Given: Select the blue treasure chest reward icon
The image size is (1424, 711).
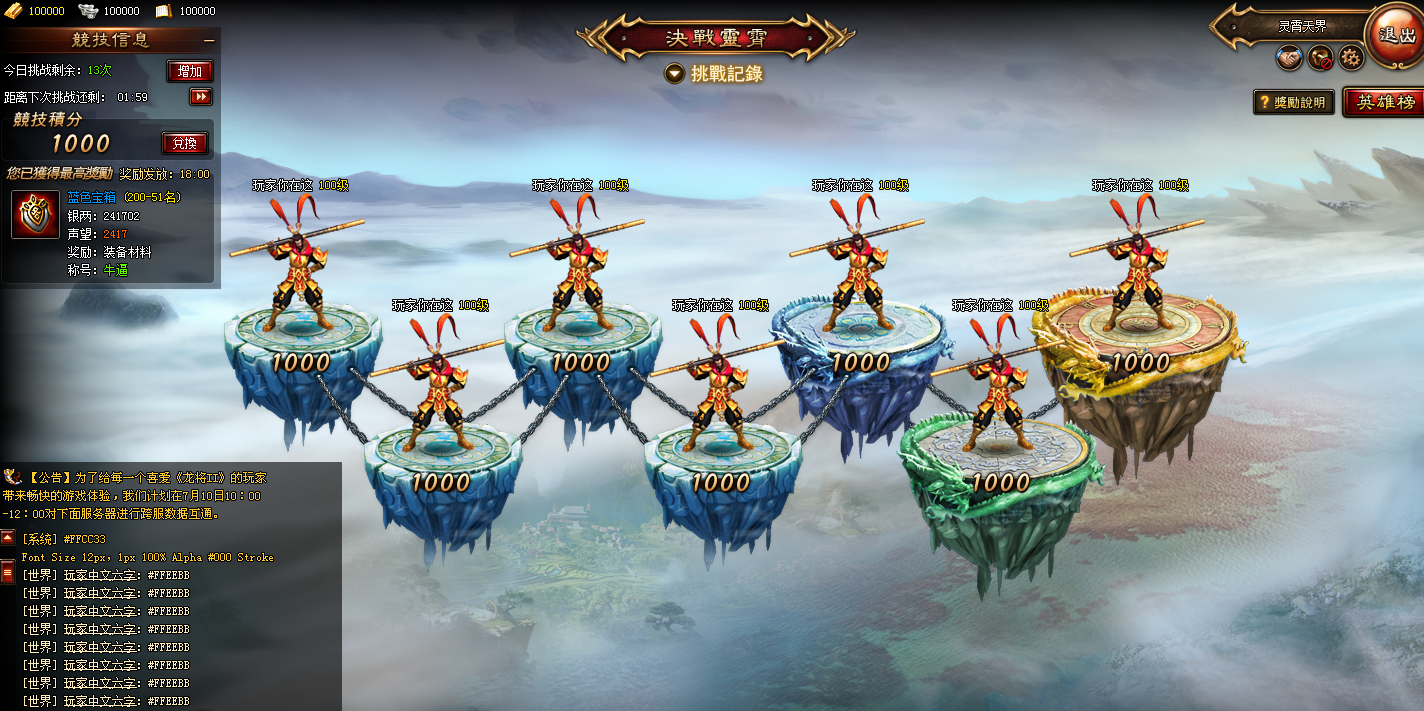Looking at the screenshot, I should 35,214.
